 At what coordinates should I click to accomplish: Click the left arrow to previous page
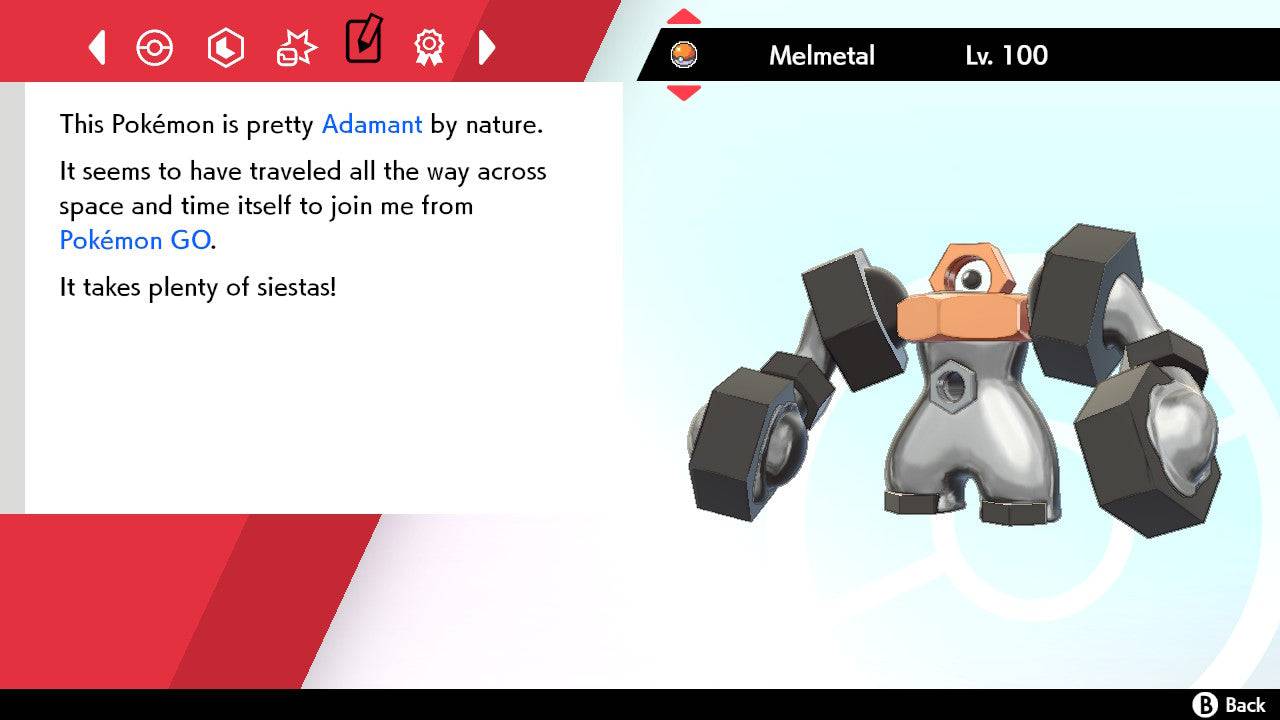pyautogui.click(x=96, y=47)
